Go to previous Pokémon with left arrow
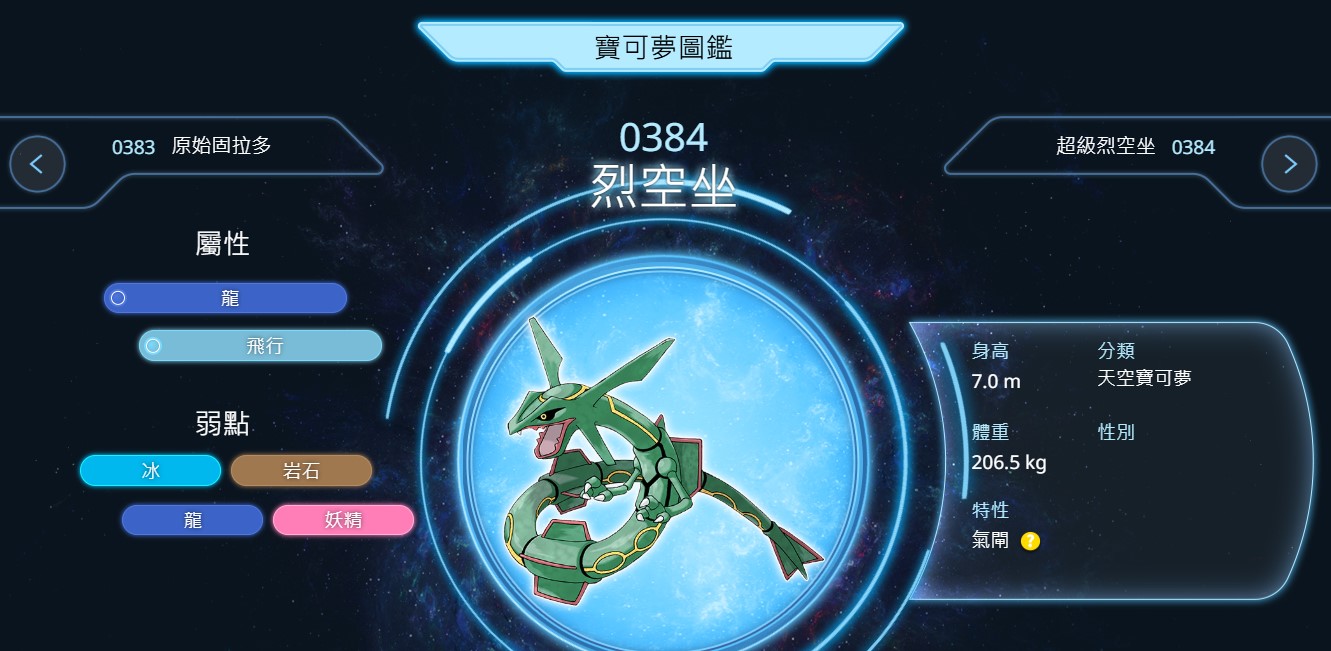Viewport: 1331px width, 651px height. [x=37, y=164]
